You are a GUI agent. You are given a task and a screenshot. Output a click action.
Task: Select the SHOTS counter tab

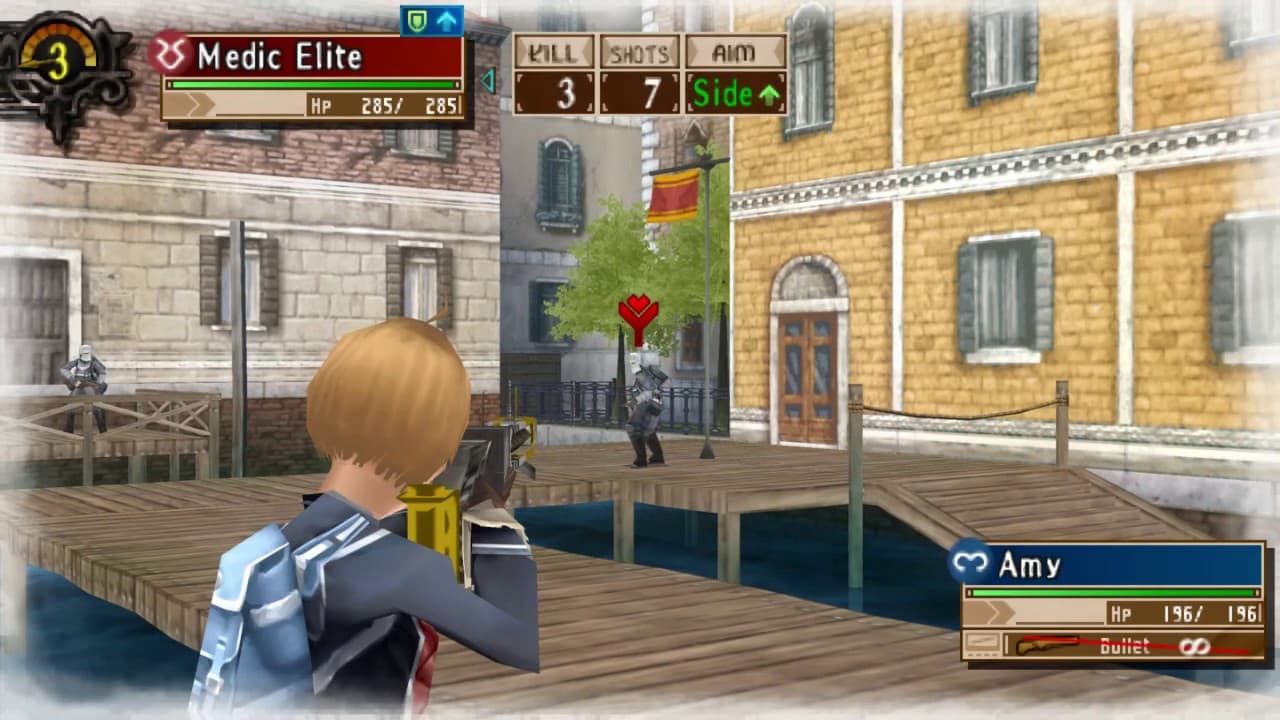tap(642, 52)
